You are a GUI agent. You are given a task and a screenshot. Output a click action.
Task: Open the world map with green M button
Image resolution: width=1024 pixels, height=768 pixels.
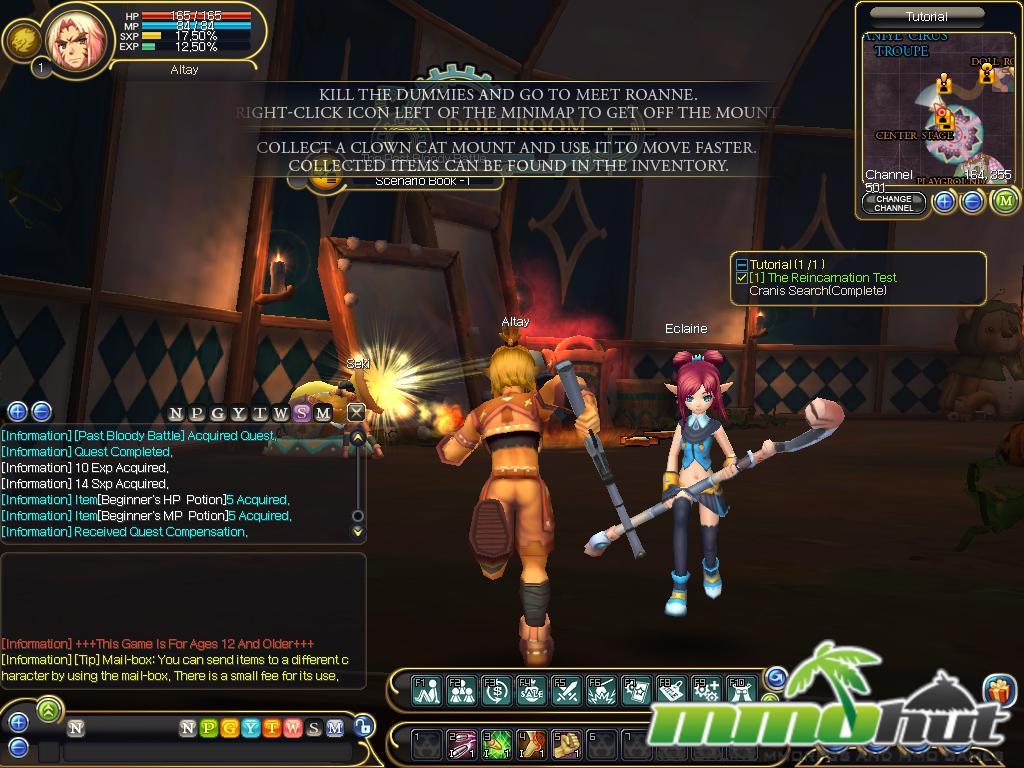1004,201
